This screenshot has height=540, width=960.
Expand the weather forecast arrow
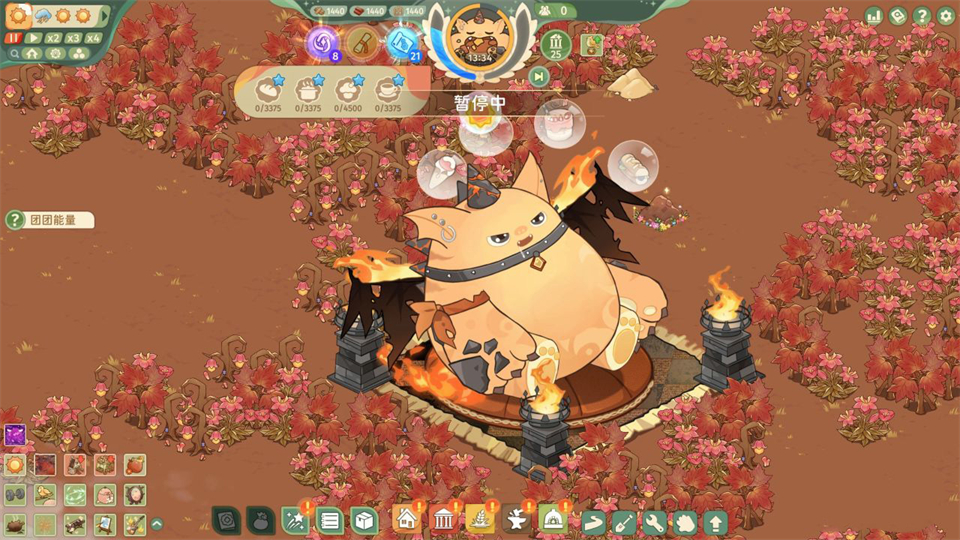click(x=105, y=16)
